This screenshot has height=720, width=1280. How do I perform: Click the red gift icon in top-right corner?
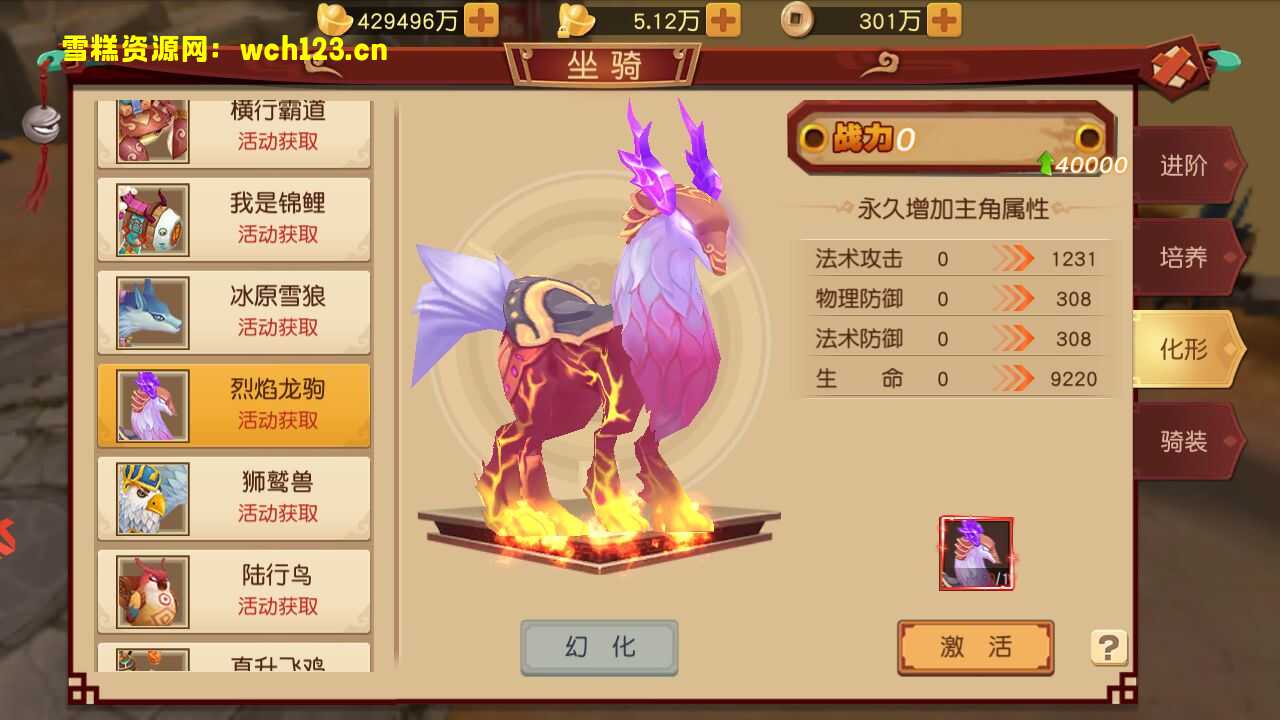click(1176, 67)
